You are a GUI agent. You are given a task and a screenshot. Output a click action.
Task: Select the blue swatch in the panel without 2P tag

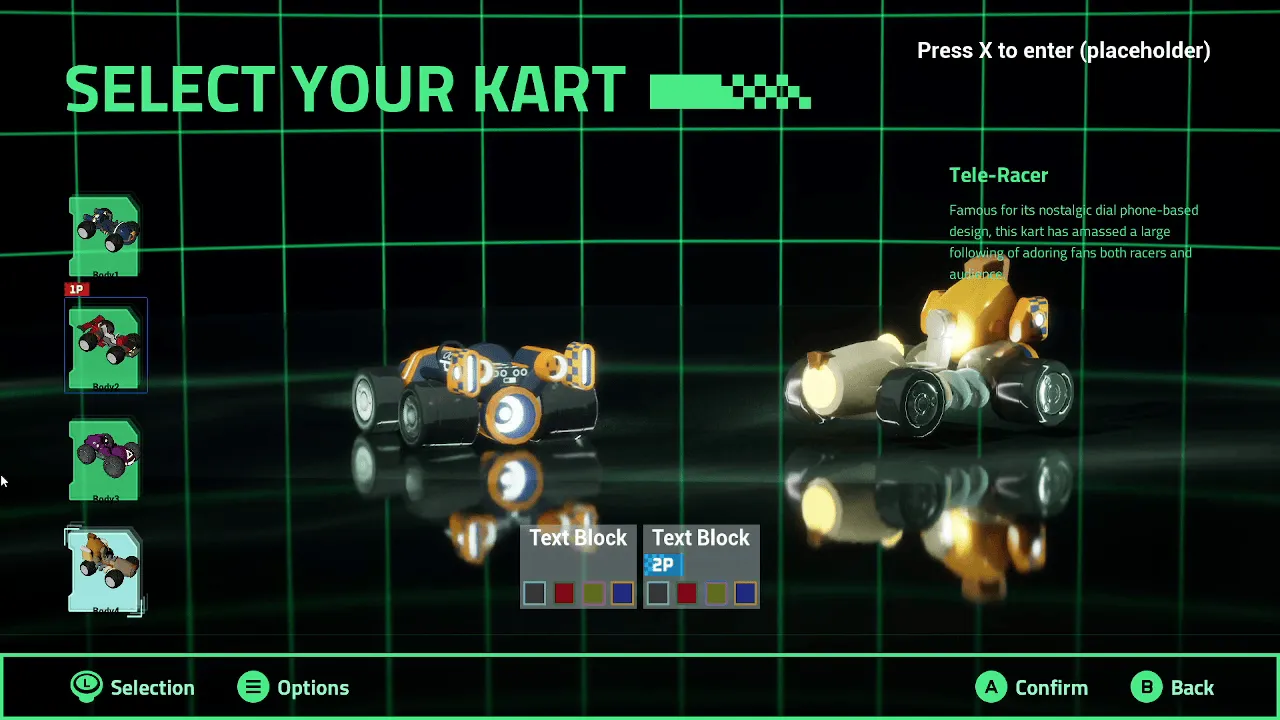[x=622, y=594]
